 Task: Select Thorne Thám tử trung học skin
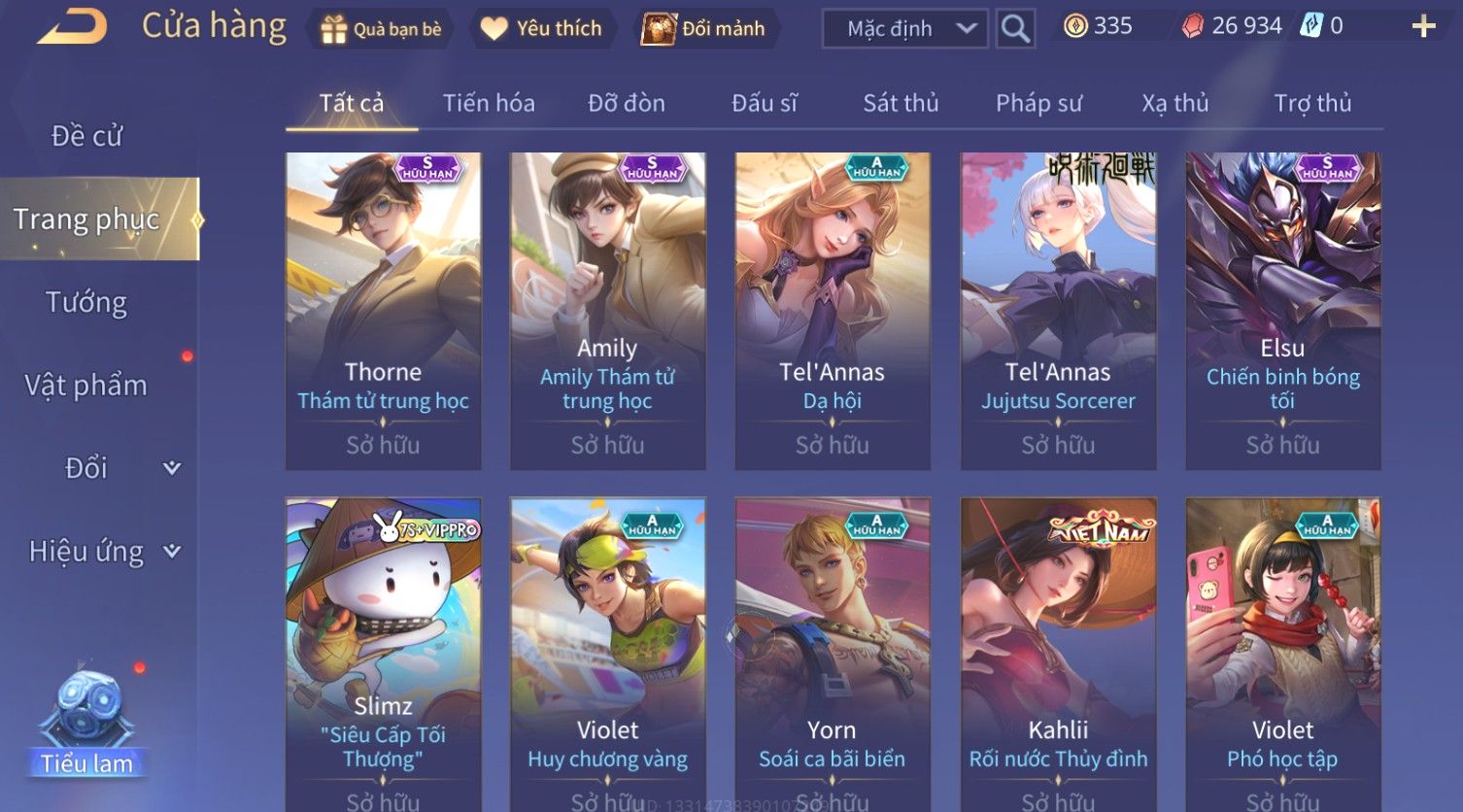pos(383,311)
